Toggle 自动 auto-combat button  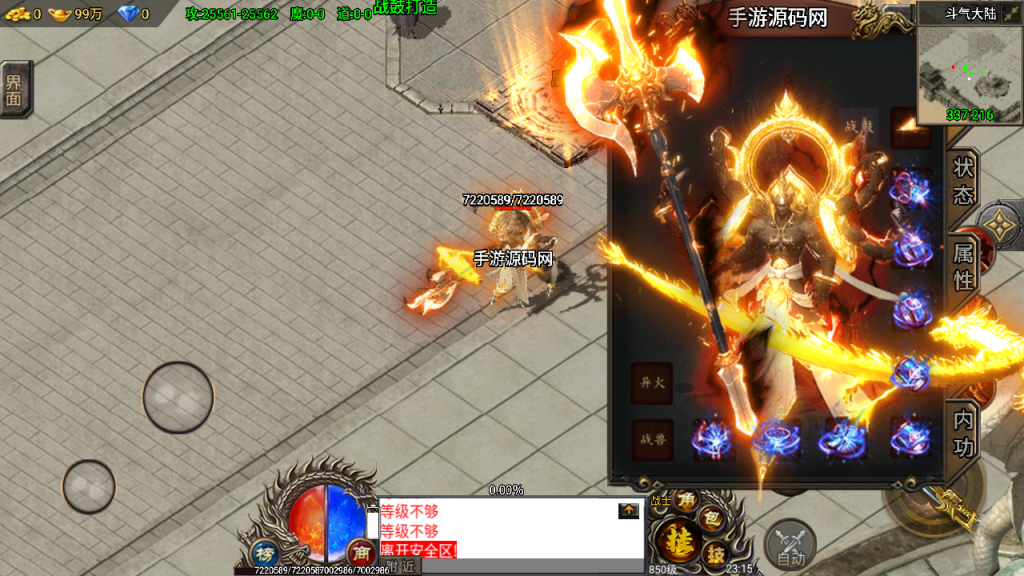click(791, 545)
